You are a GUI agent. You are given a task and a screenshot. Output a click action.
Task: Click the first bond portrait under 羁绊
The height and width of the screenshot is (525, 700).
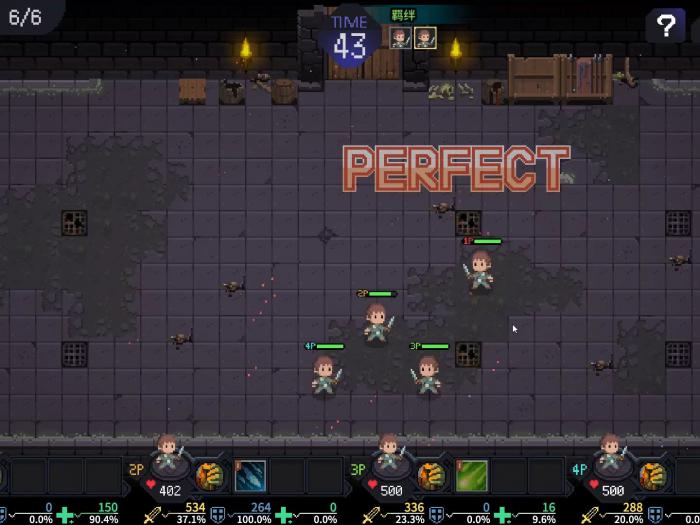point(400,38)
